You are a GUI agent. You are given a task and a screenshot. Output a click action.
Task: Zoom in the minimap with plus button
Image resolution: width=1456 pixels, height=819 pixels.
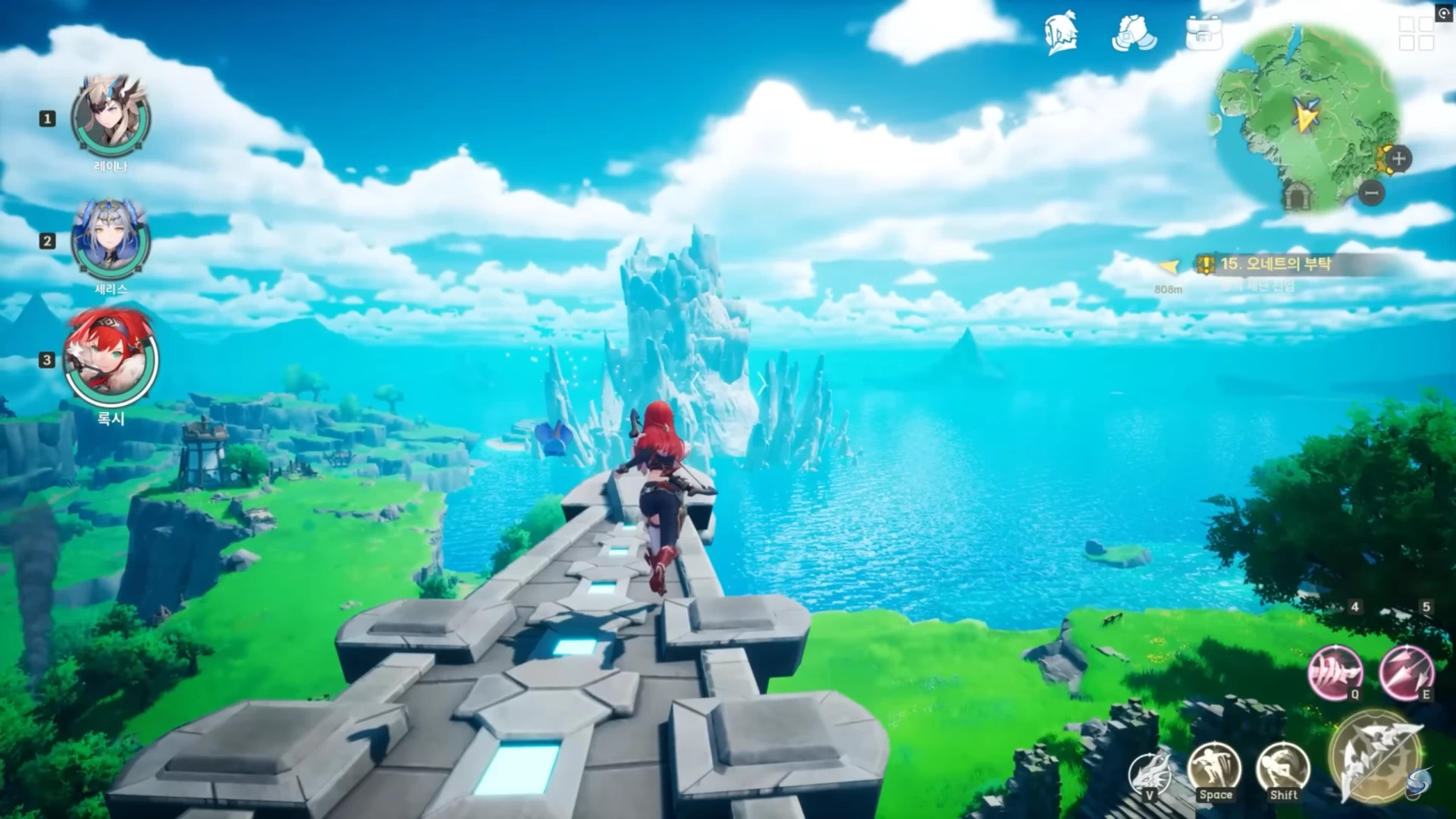click(1399, 158)
